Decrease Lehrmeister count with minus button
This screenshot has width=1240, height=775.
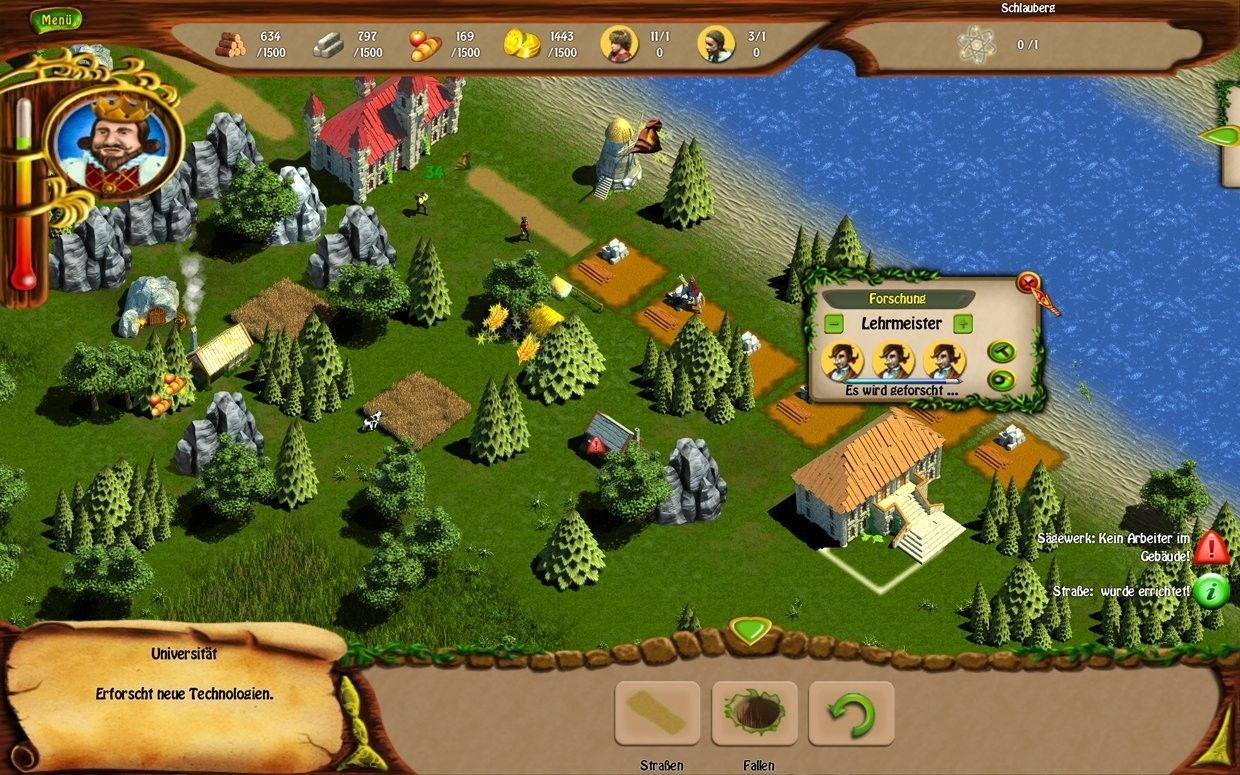[834, 324]
